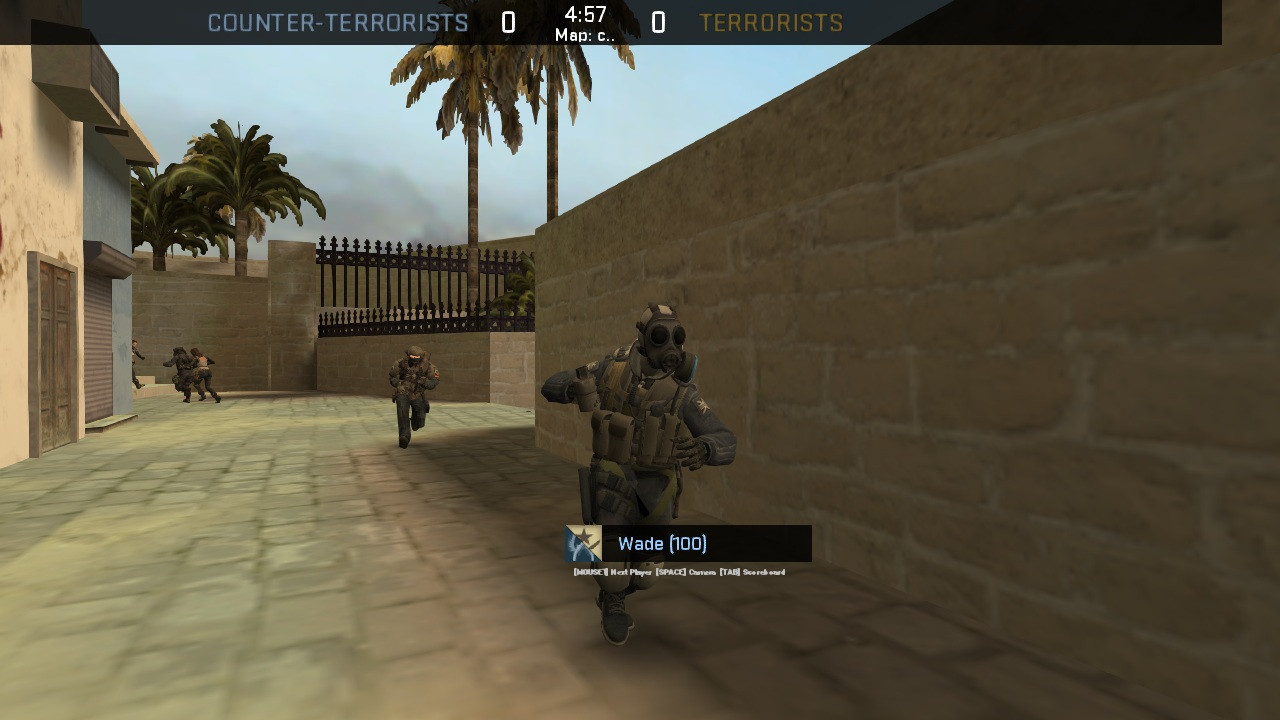
Task: Click the Wade player name text
Action: 640,543
